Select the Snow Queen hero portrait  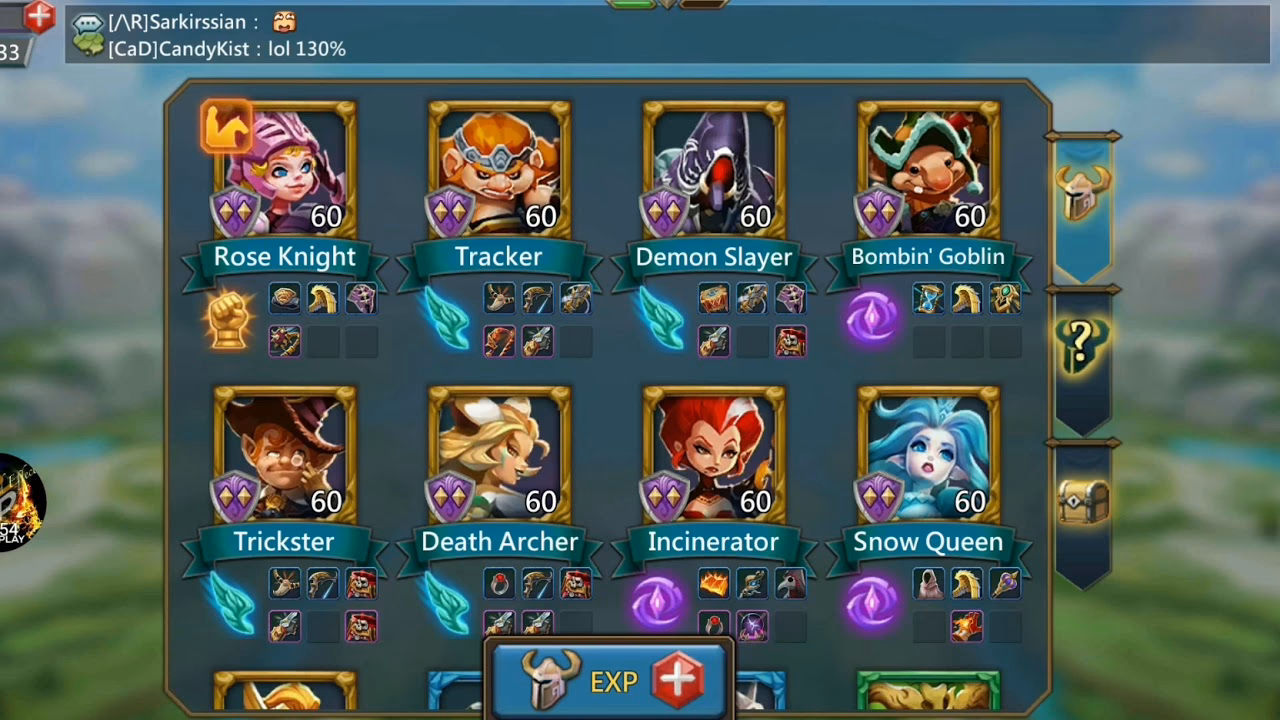tap(927, 455)
